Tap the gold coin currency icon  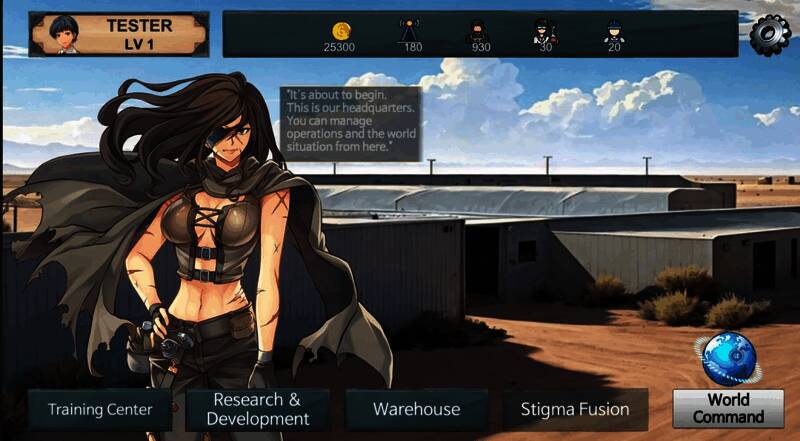pyautogui.click(x=339, y=30)
